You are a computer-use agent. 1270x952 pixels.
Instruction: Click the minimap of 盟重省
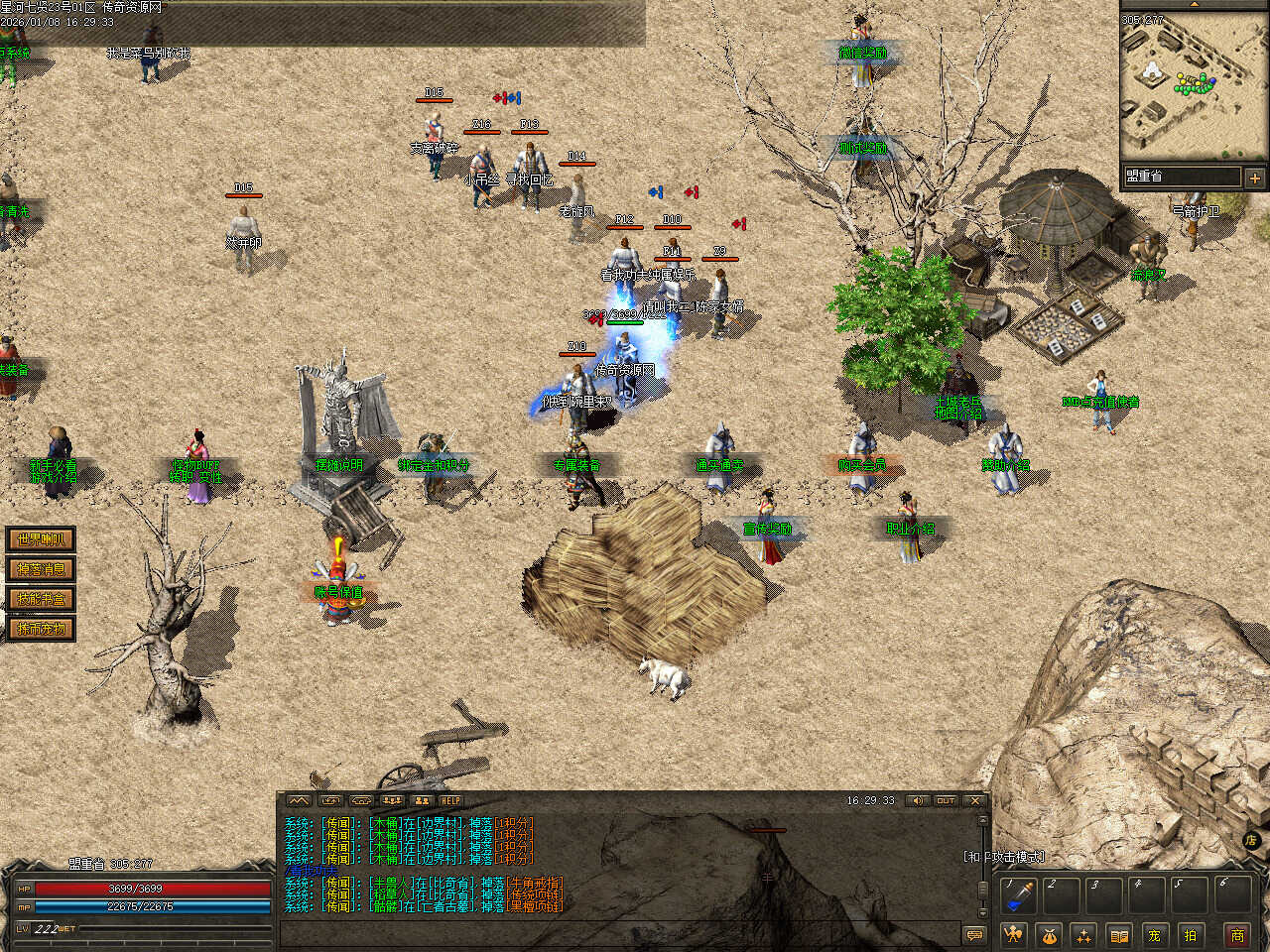1194,85
